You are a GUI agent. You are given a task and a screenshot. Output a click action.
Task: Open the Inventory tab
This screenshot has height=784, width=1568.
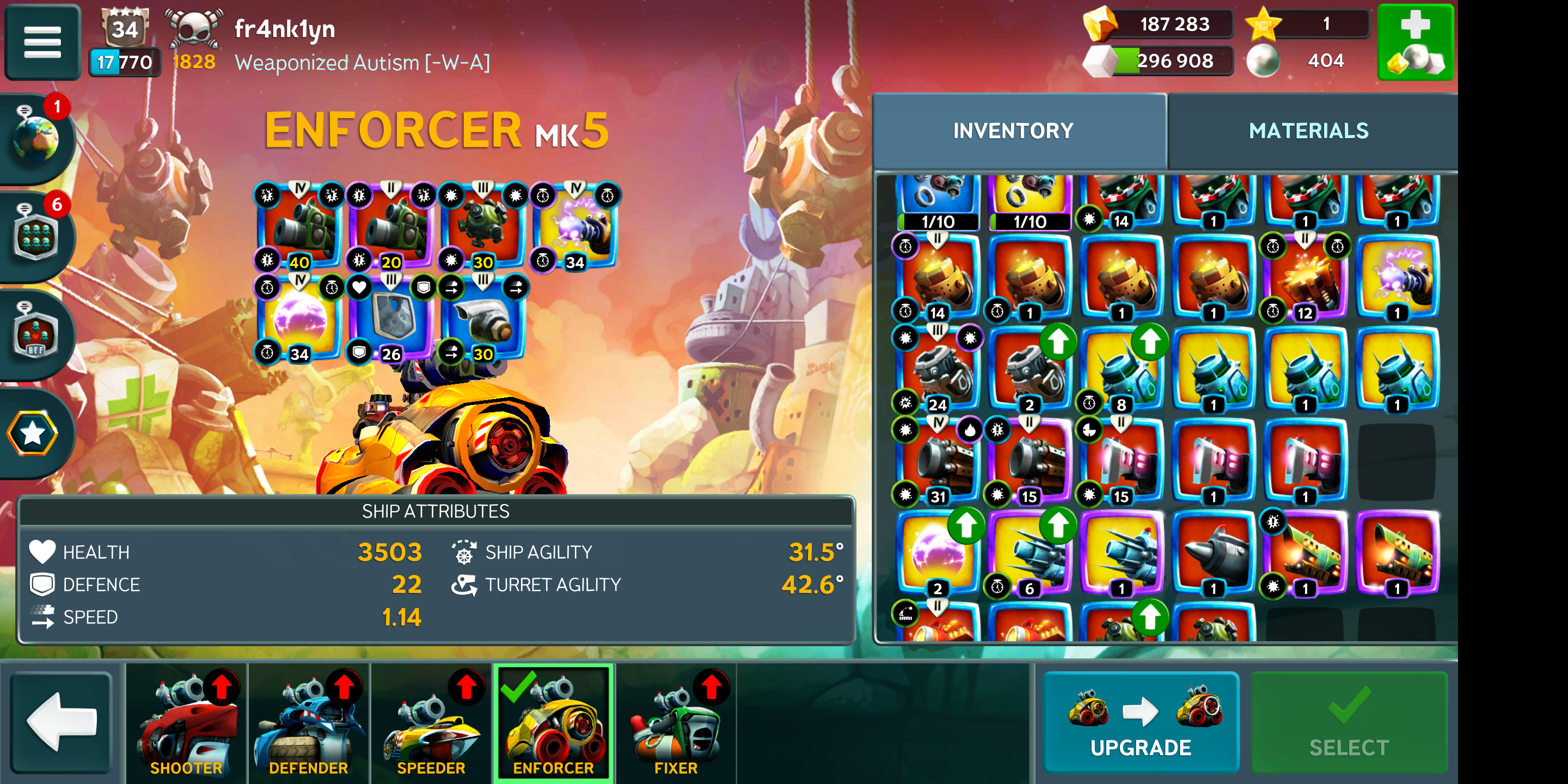coord(1013,131)
